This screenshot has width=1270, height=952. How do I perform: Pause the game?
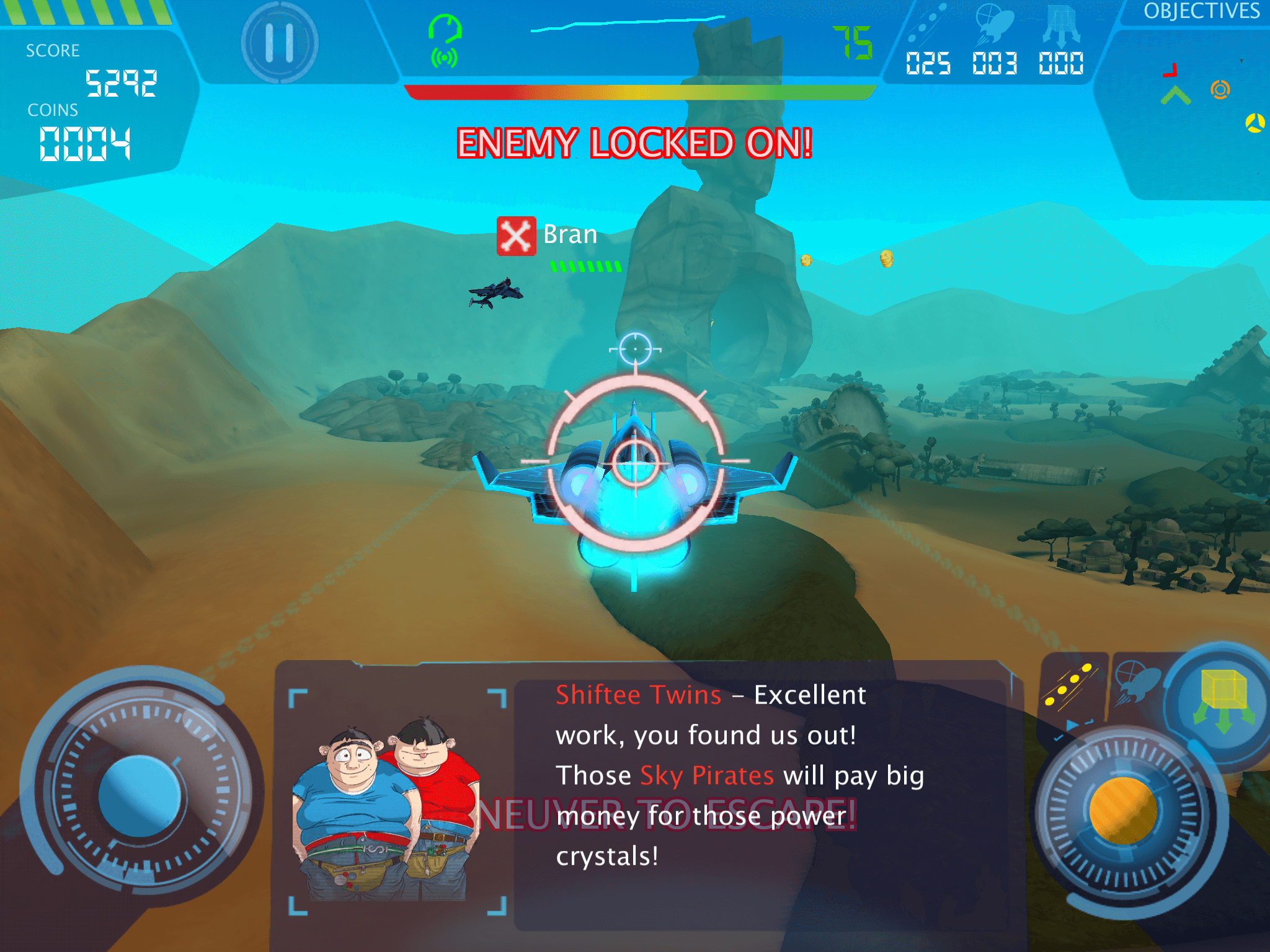[280, 42]
